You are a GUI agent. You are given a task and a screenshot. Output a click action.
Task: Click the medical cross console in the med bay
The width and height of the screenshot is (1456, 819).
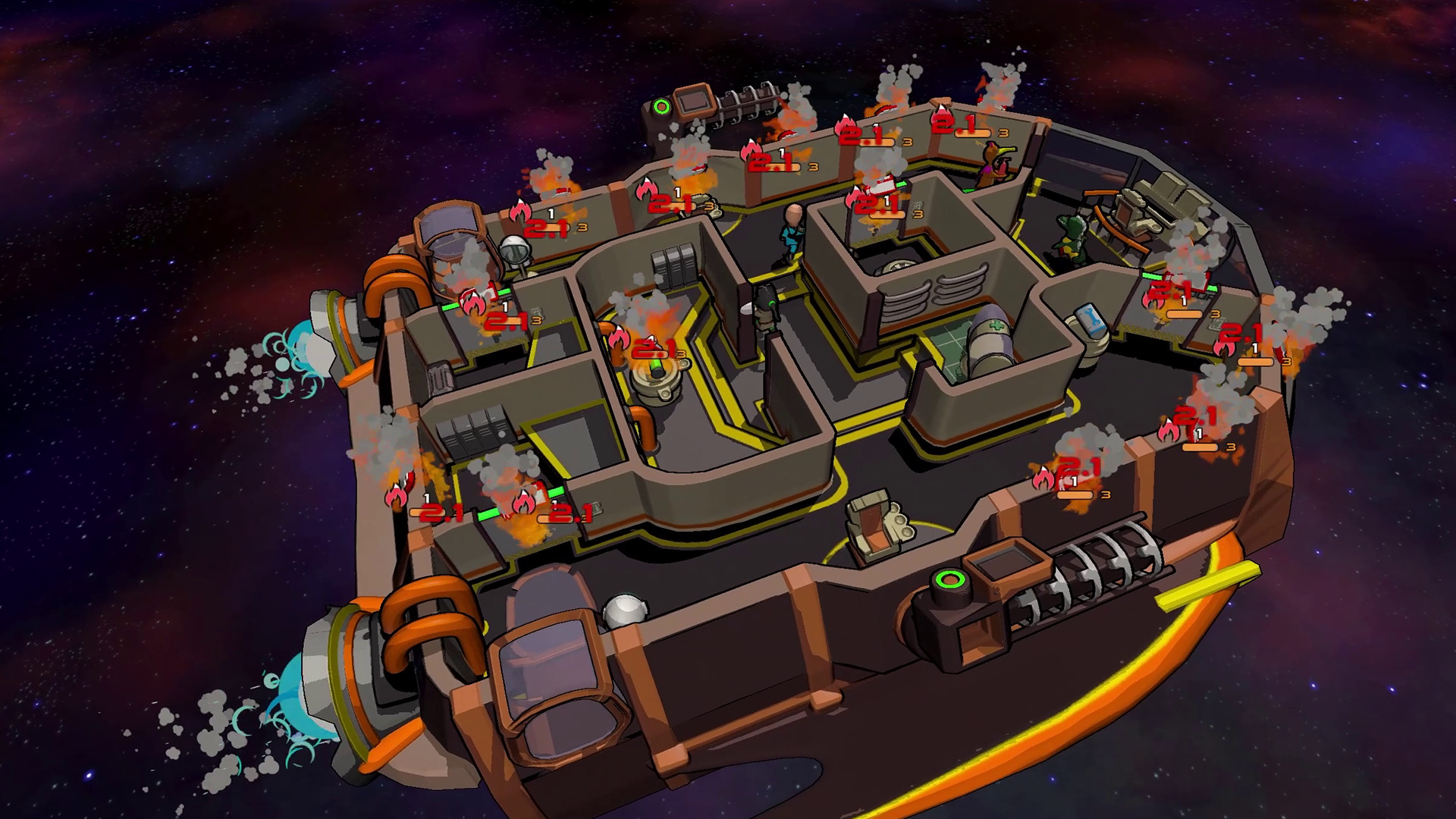(x=997, y=325)
